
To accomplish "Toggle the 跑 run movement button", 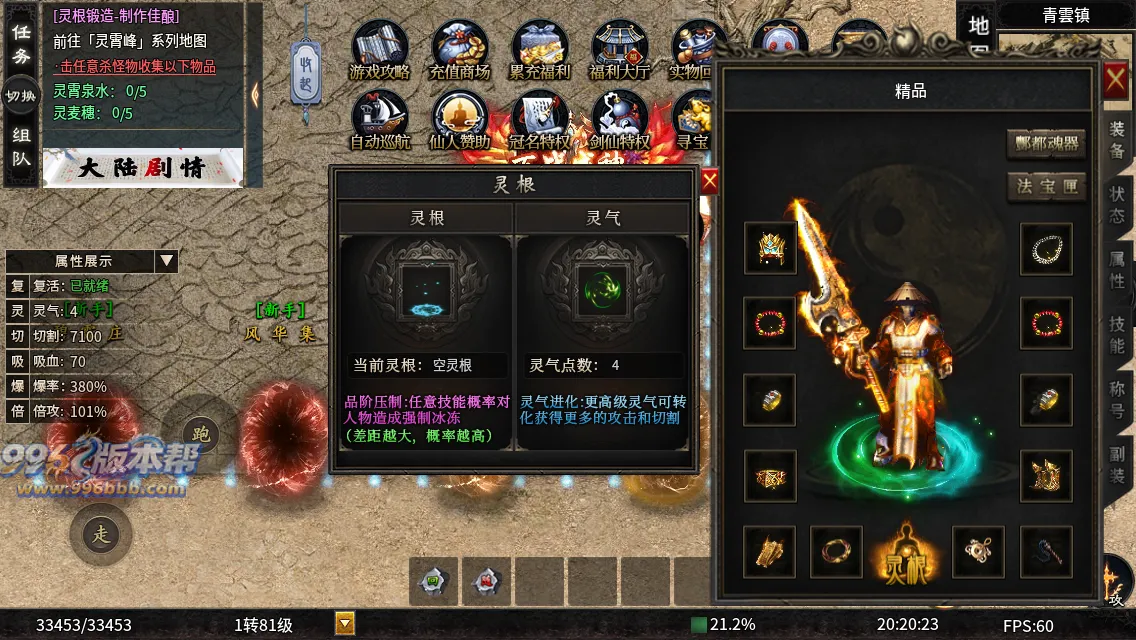I will pos(201,435).
